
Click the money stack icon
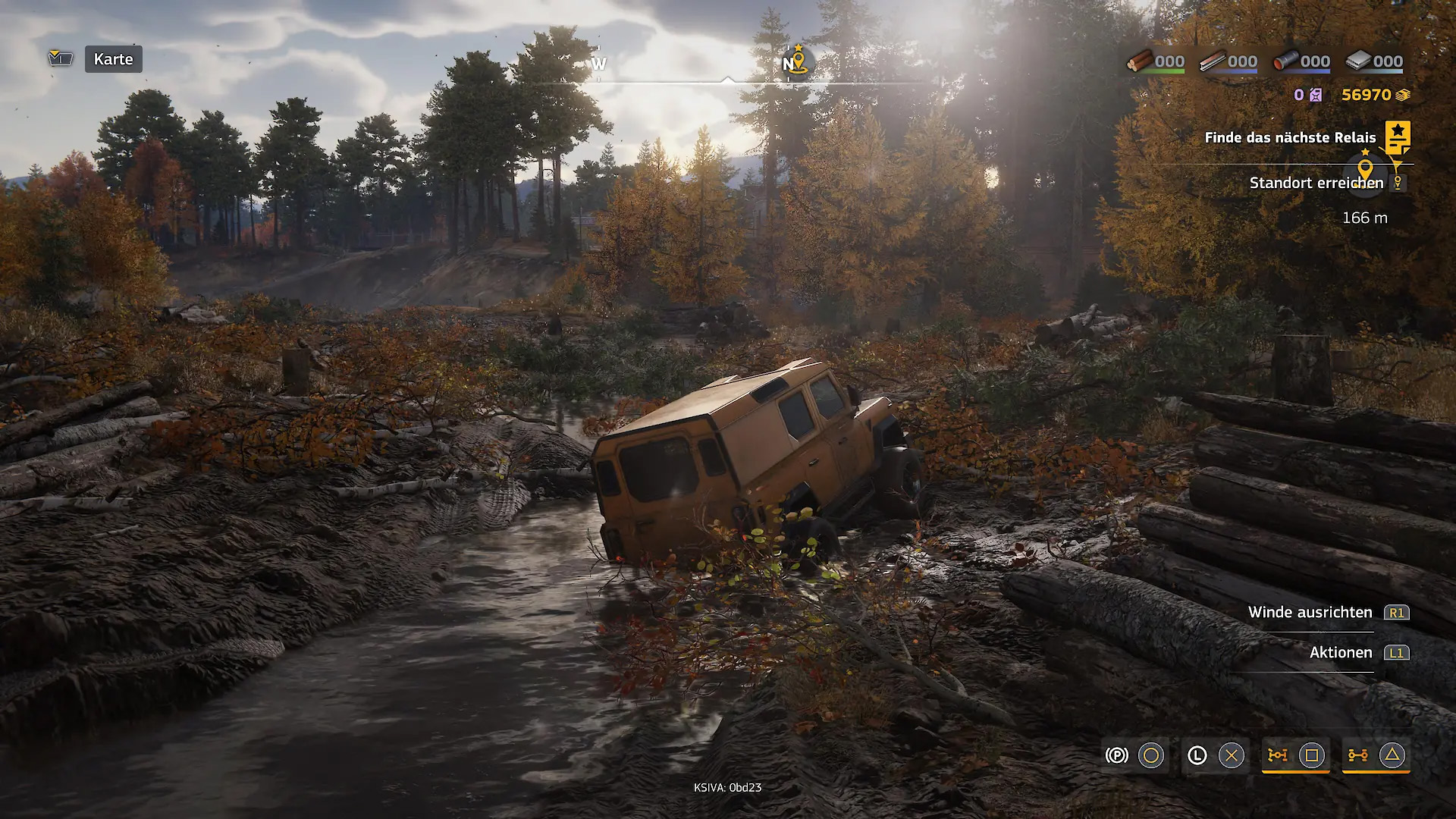pos(1403,95)
